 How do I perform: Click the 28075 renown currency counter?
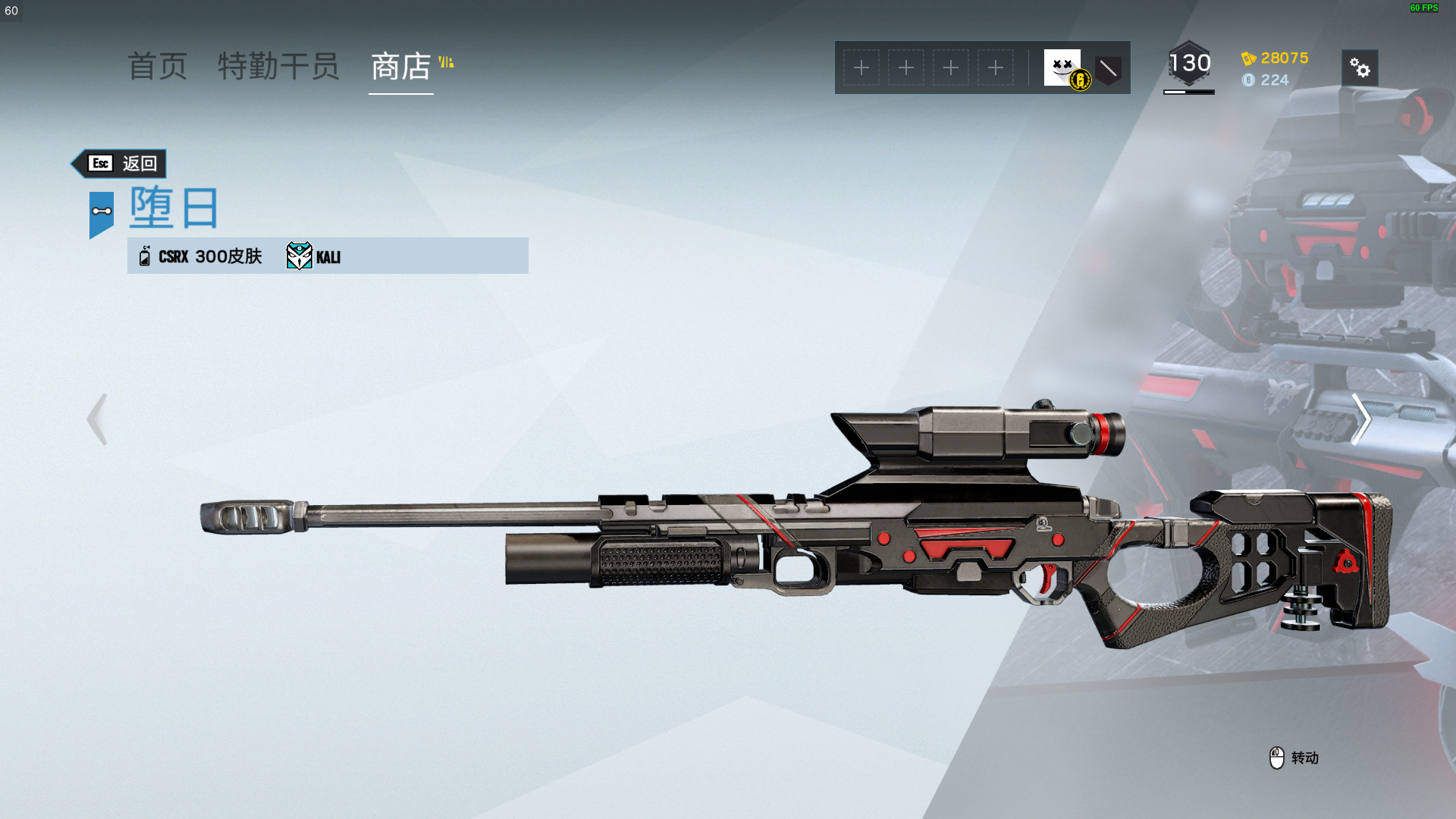point(1276,58)
